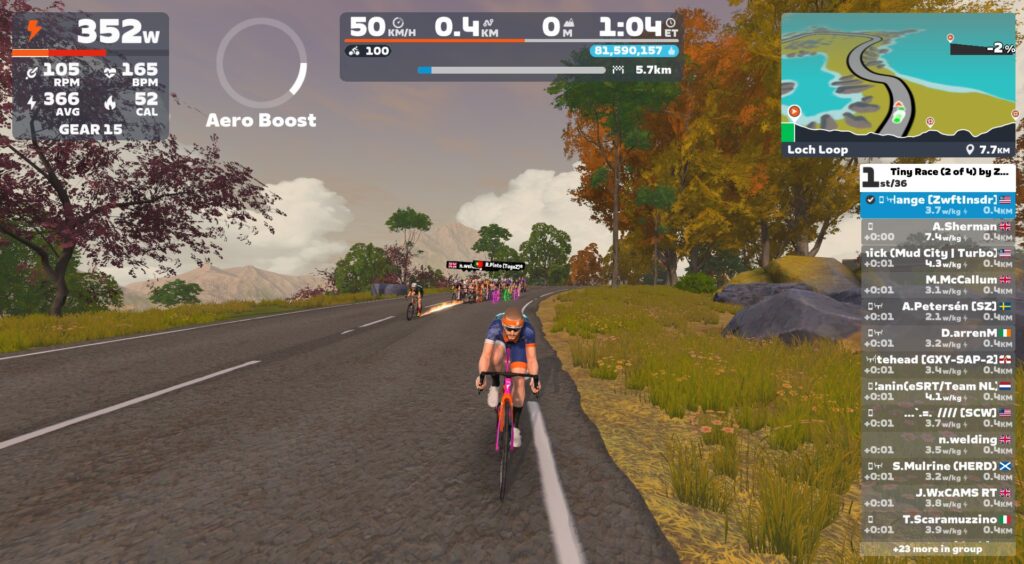Choose A.Petersén [SZ] rider row
This screenshot has height=564, width=1024.
click(938, 311)
